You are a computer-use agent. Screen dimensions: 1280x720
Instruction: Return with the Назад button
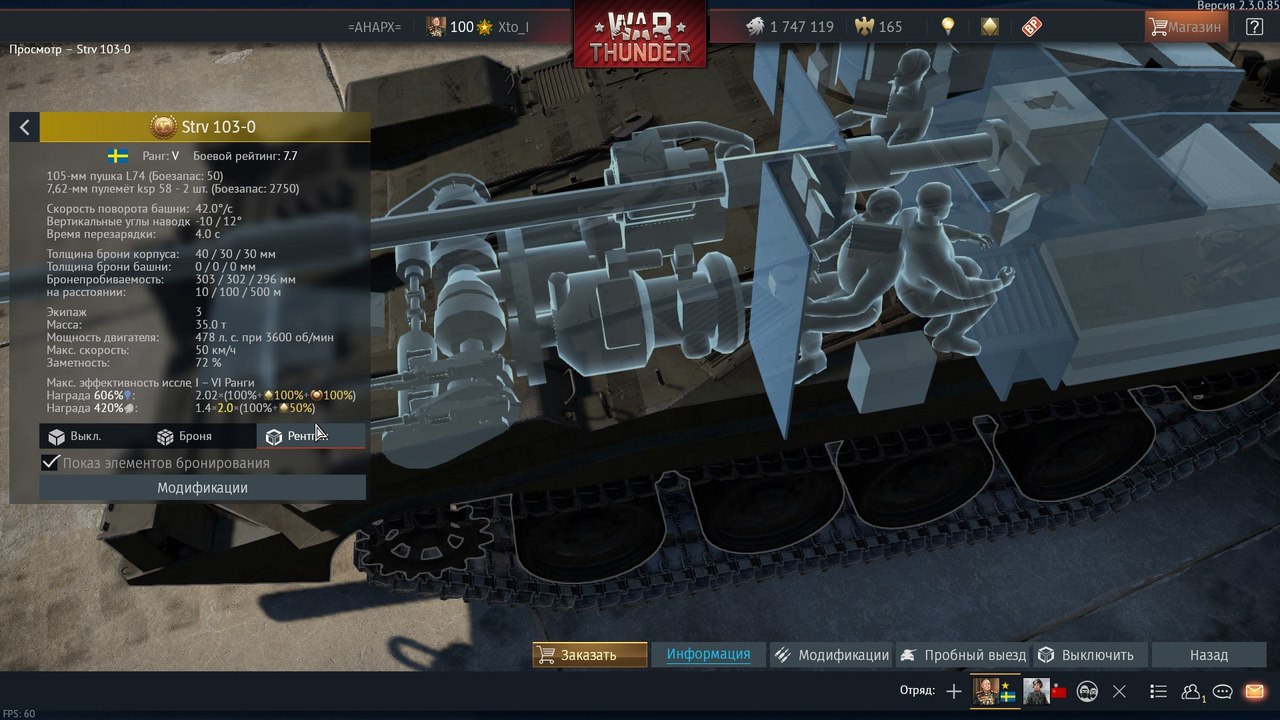pos(1208,655)
